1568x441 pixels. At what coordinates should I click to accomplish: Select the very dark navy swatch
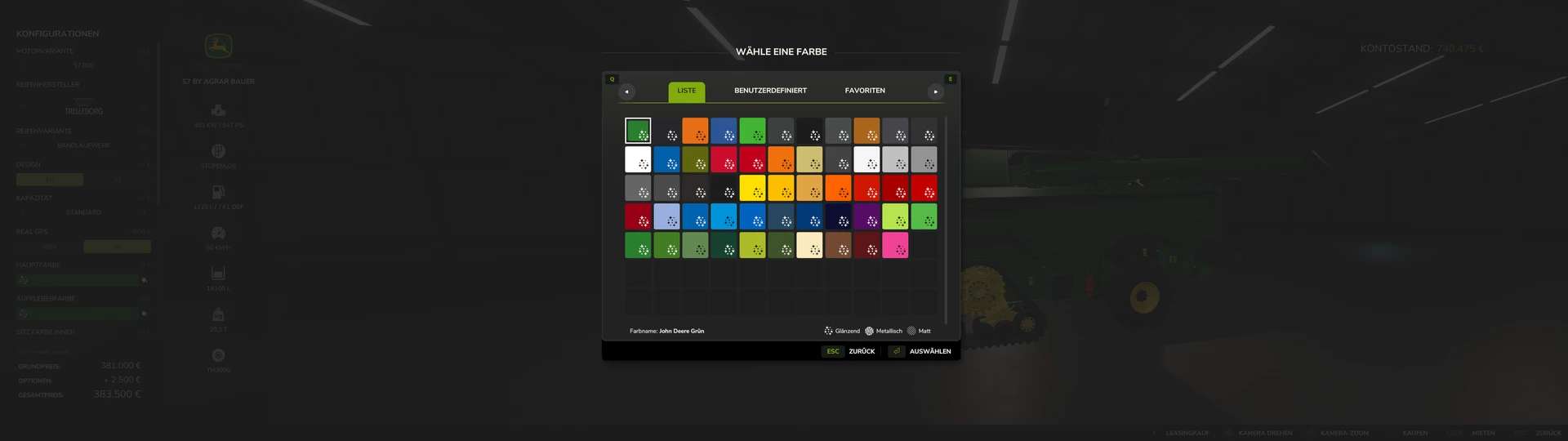(838, 216)
